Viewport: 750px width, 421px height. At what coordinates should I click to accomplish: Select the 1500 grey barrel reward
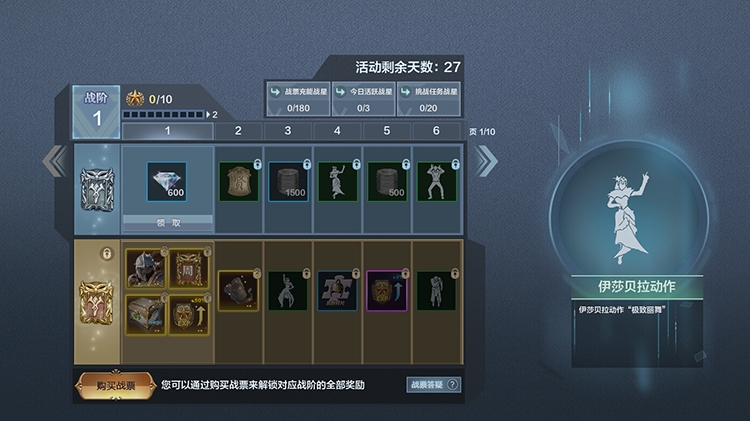[288, 181]
